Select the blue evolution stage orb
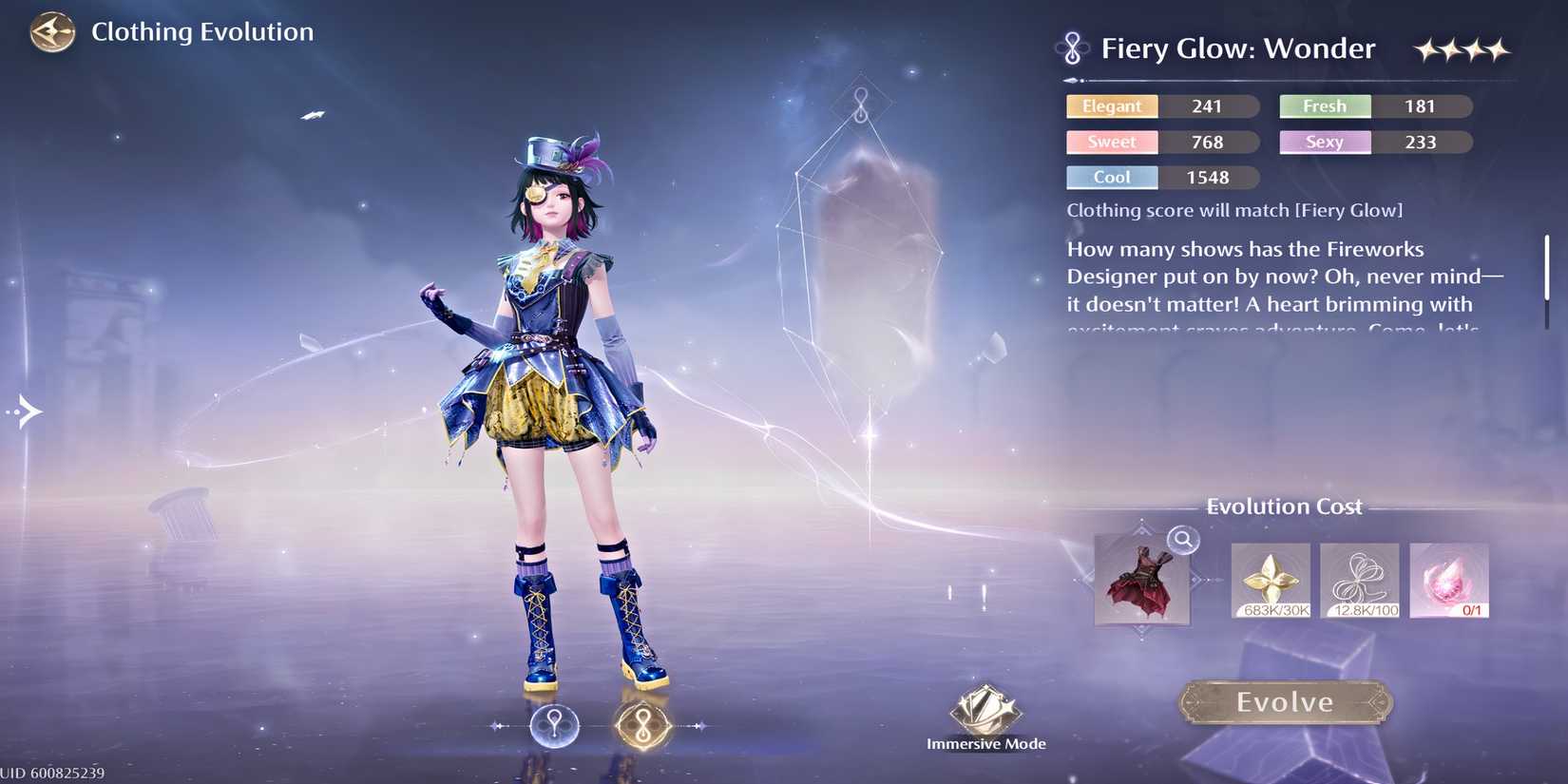This screenshot has height=784, width=1568. click(x=555, y=724)
